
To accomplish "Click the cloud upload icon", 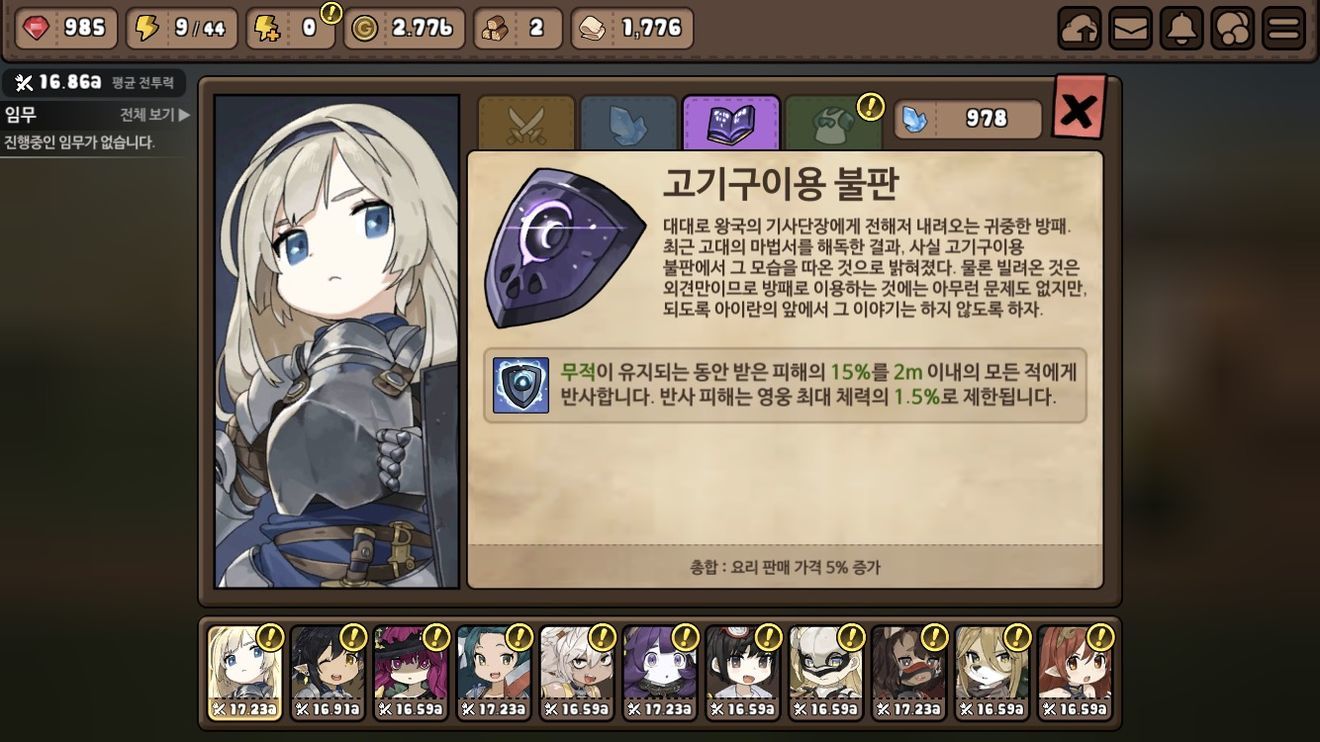I will [x=1078, y=26].
